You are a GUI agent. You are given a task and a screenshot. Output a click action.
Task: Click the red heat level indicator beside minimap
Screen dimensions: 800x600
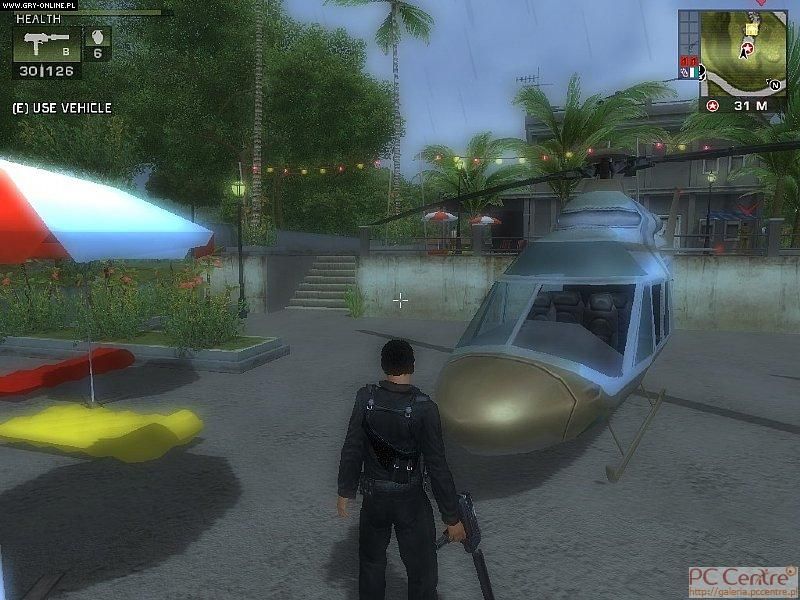click(x=688, y=62)
